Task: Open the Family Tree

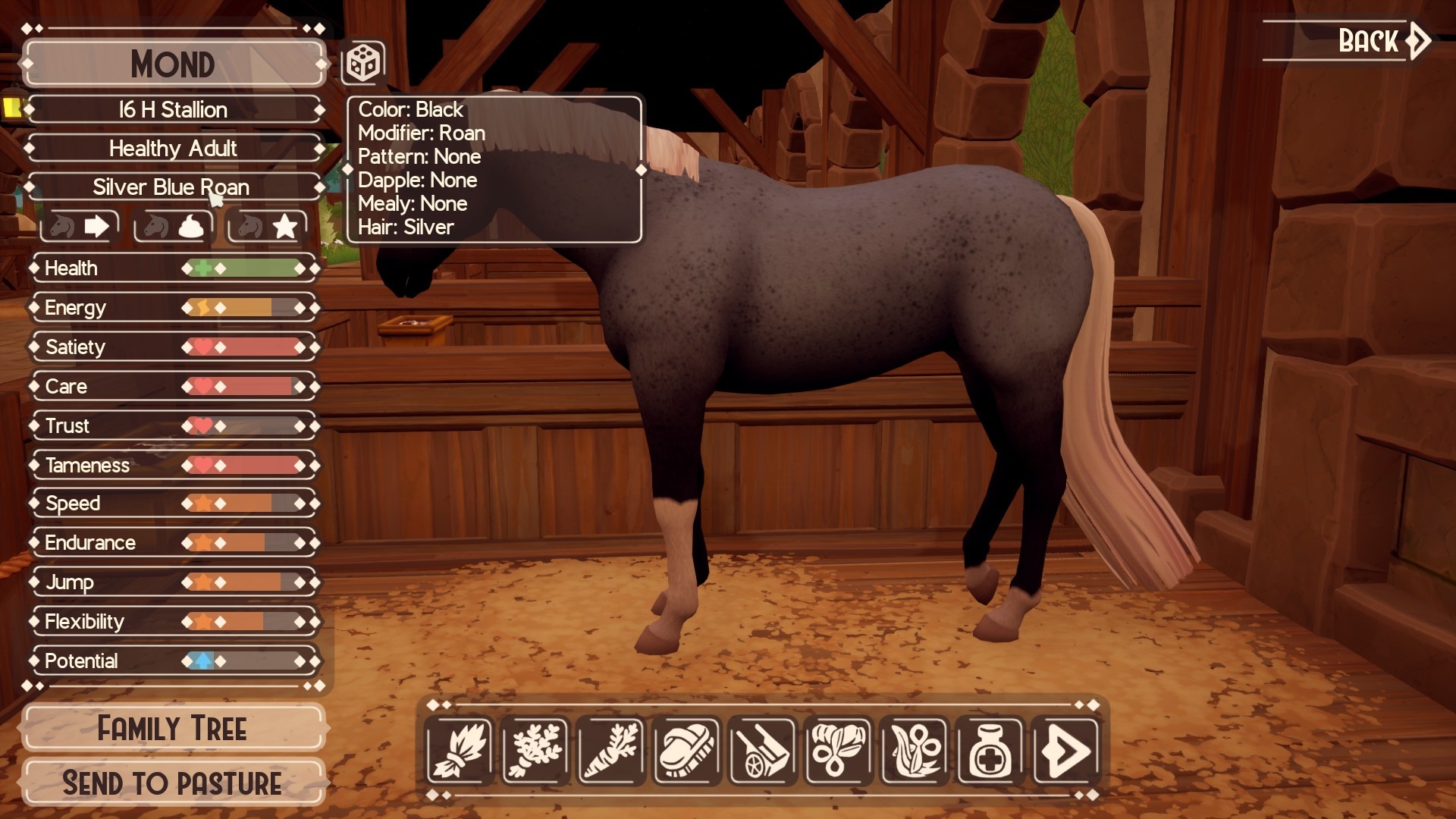Action: tap(173, 729)
